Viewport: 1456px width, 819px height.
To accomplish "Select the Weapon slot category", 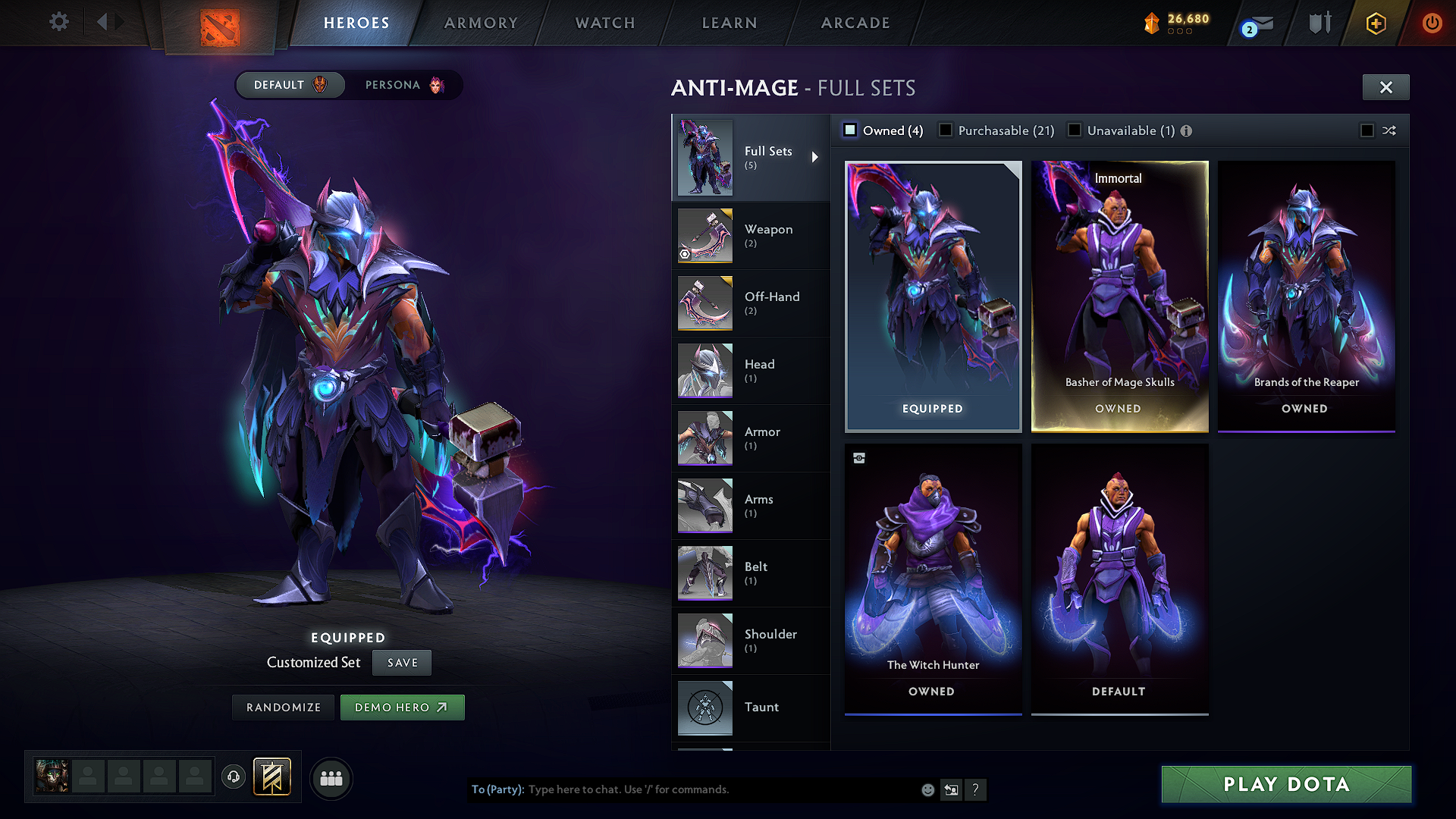I will click(x=751, y=236).
